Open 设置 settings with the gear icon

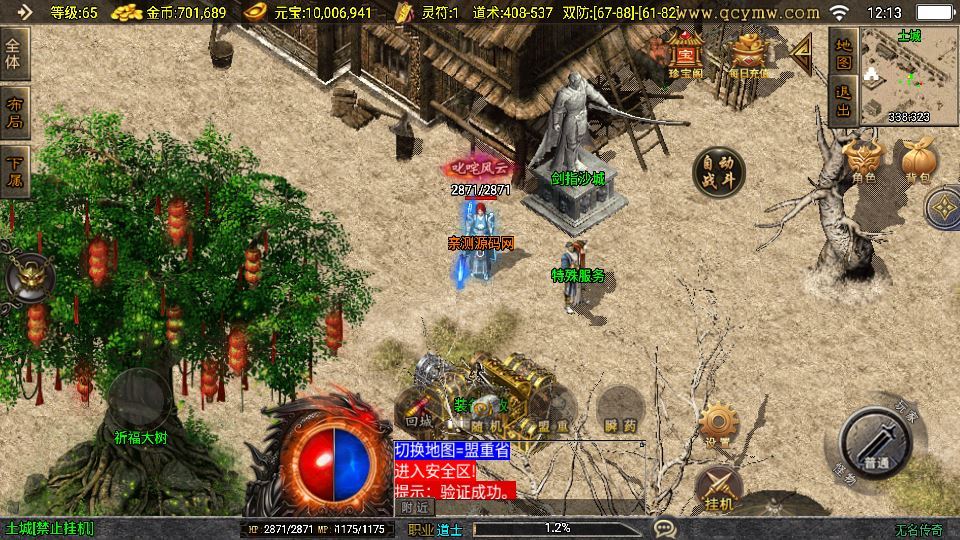click(x=716, y=425)
